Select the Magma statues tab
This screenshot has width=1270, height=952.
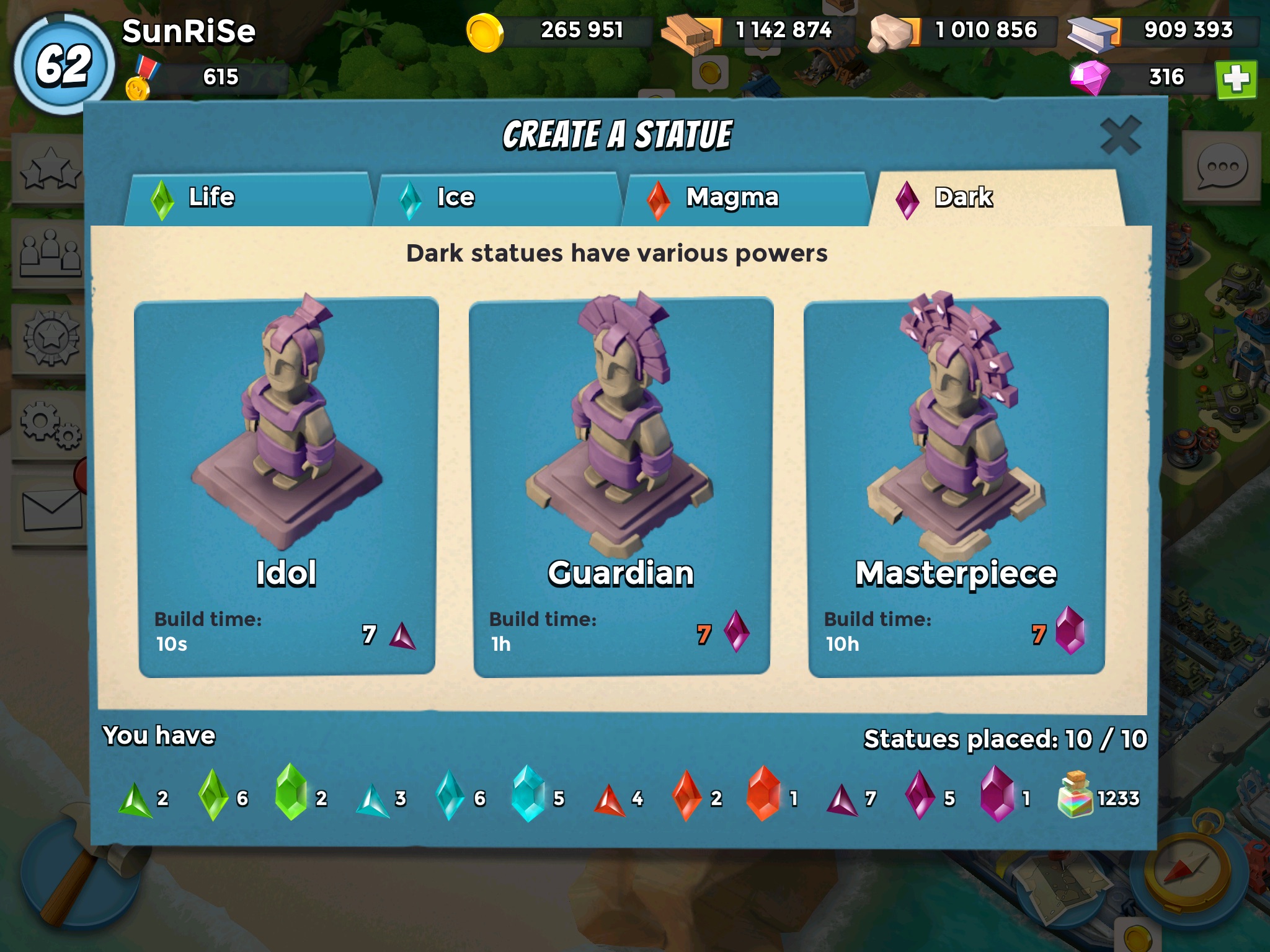pyautogui.click(x=744, y=198)
